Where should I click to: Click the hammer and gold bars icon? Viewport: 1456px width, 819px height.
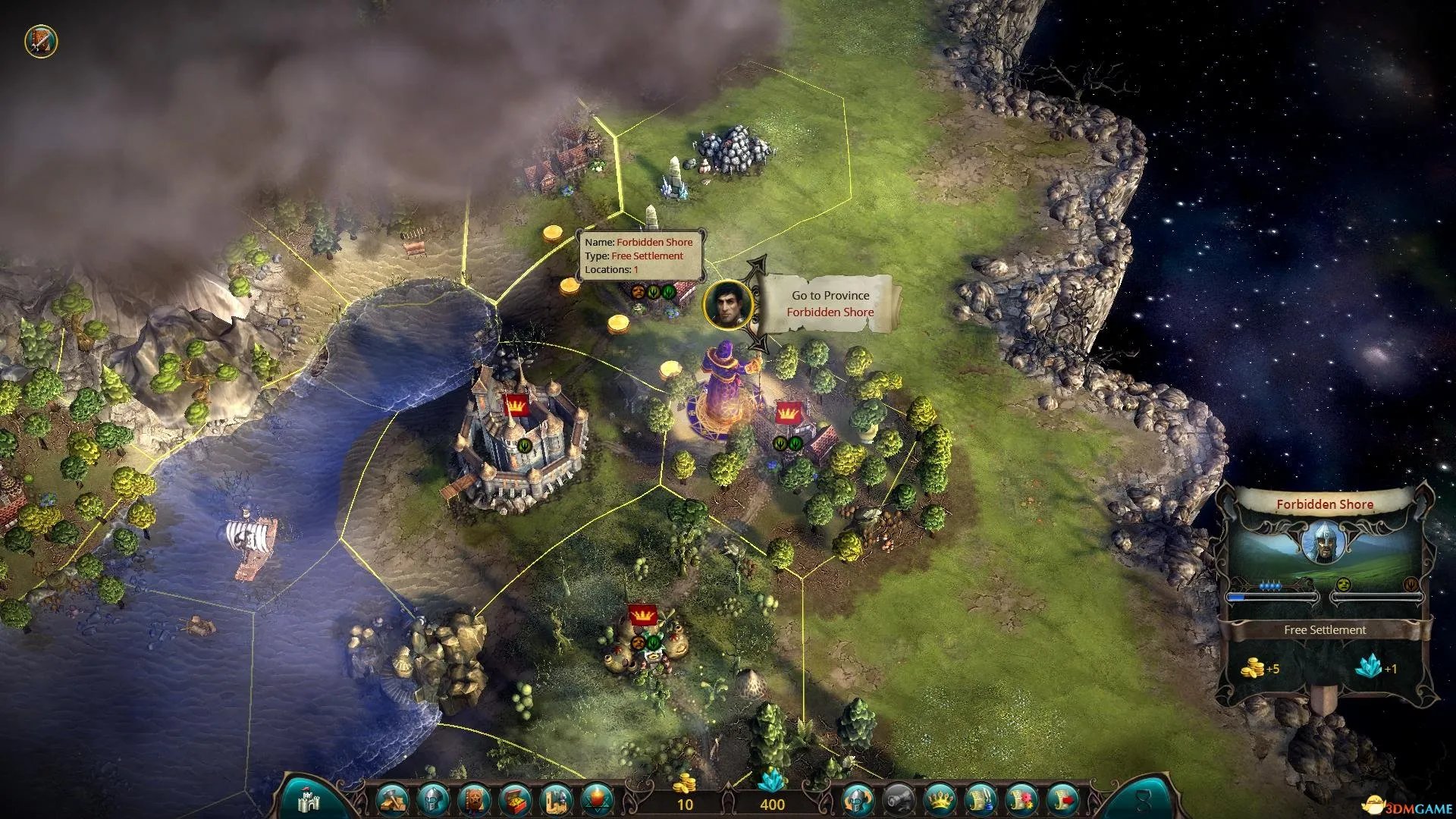click(x=393, y=800)
